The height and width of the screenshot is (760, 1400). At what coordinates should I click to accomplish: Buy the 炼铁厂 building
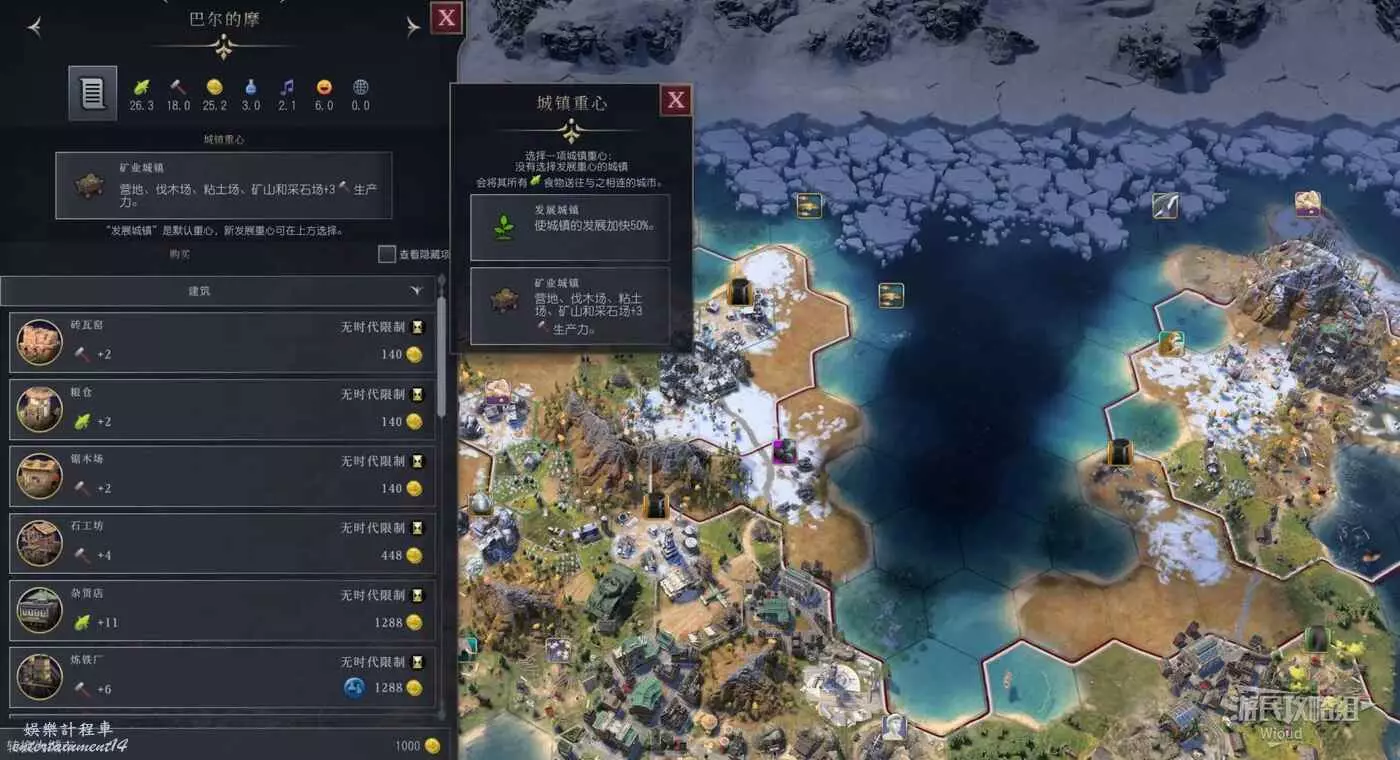pyautogui.click(x=222, y=677)
